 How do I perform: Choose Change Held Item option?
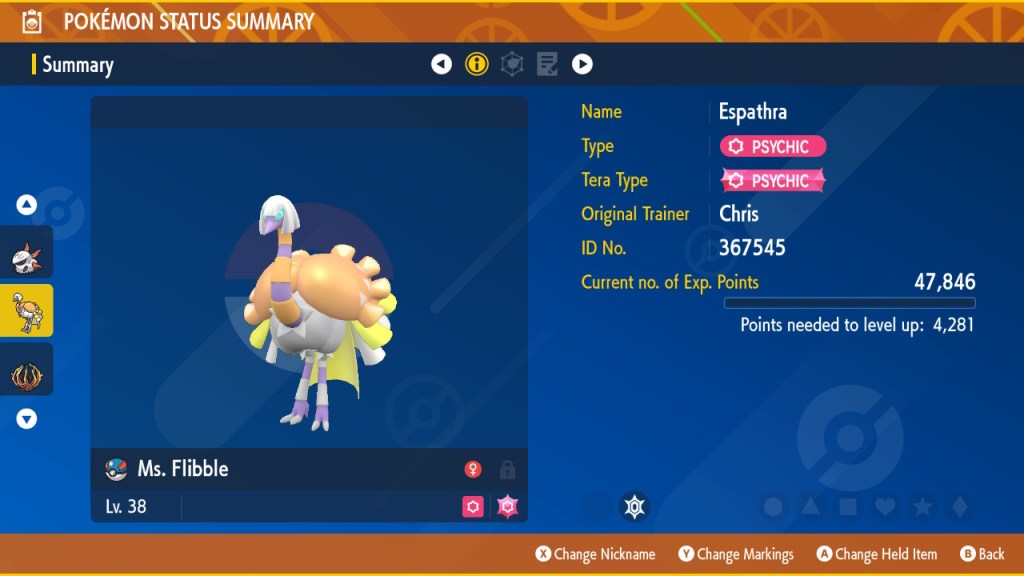pos(876,554)
